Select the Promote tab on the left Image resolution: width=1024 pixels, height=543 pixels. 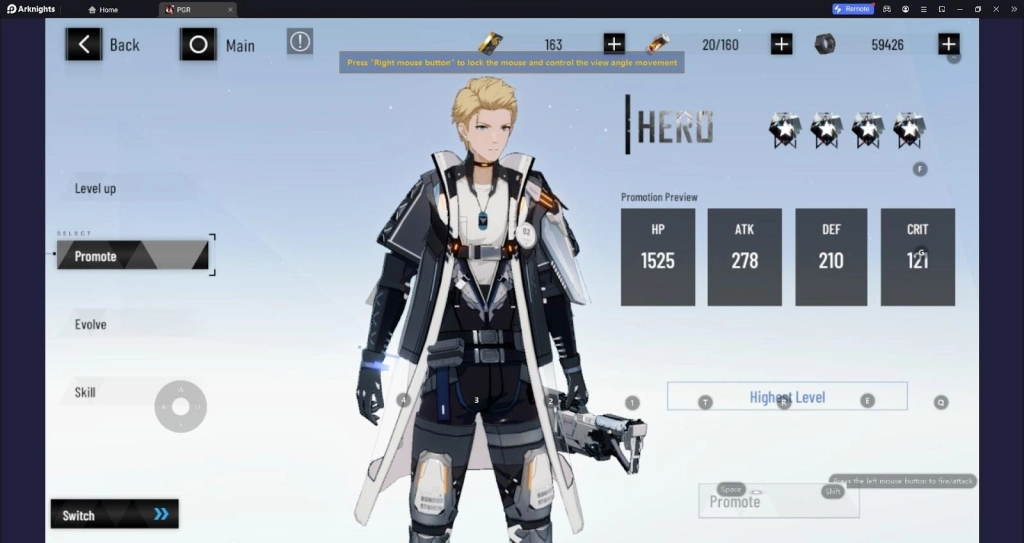pyautogui.click(x=133, y=256)
